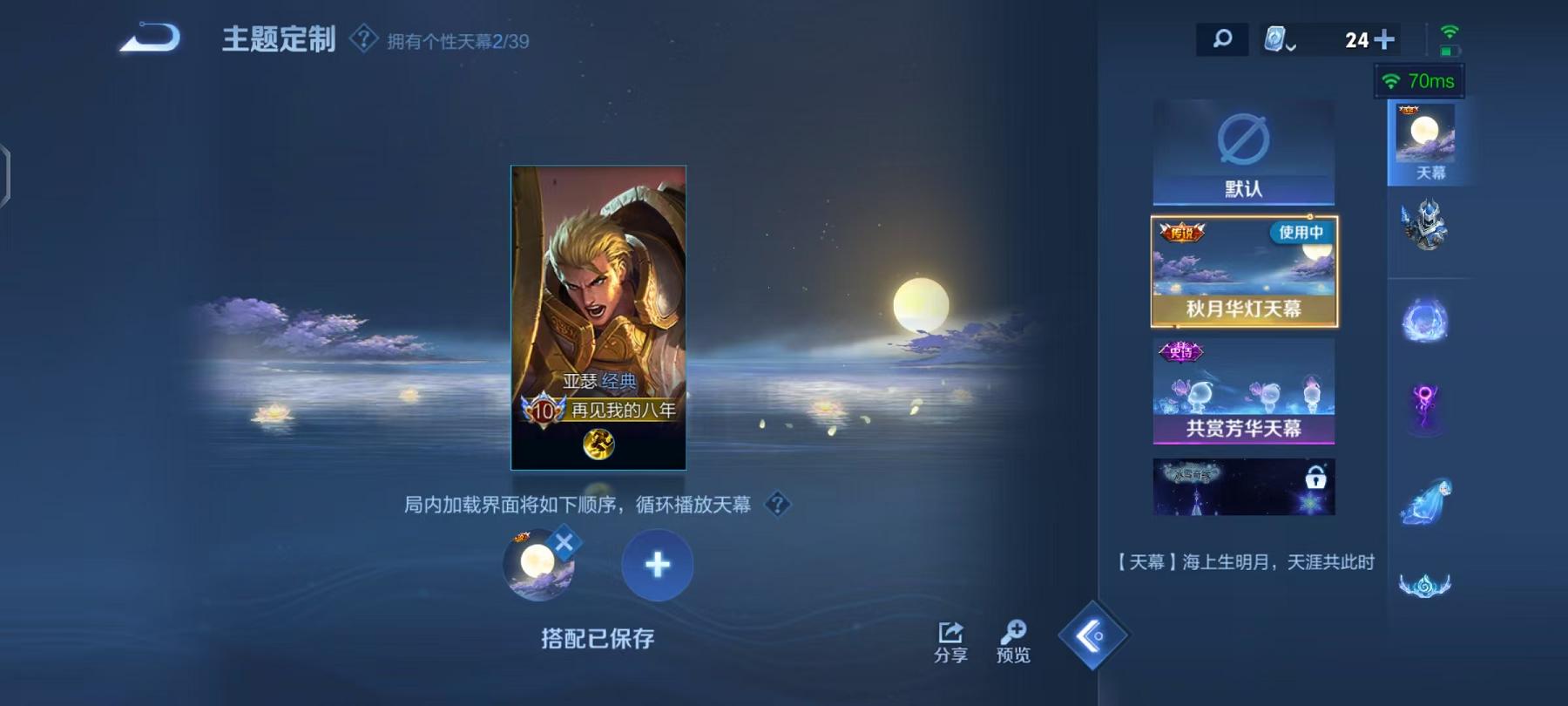Remove the moon sky curtain with the X
This screenshot has width=1568, height=706.
[x=567, y=541]
